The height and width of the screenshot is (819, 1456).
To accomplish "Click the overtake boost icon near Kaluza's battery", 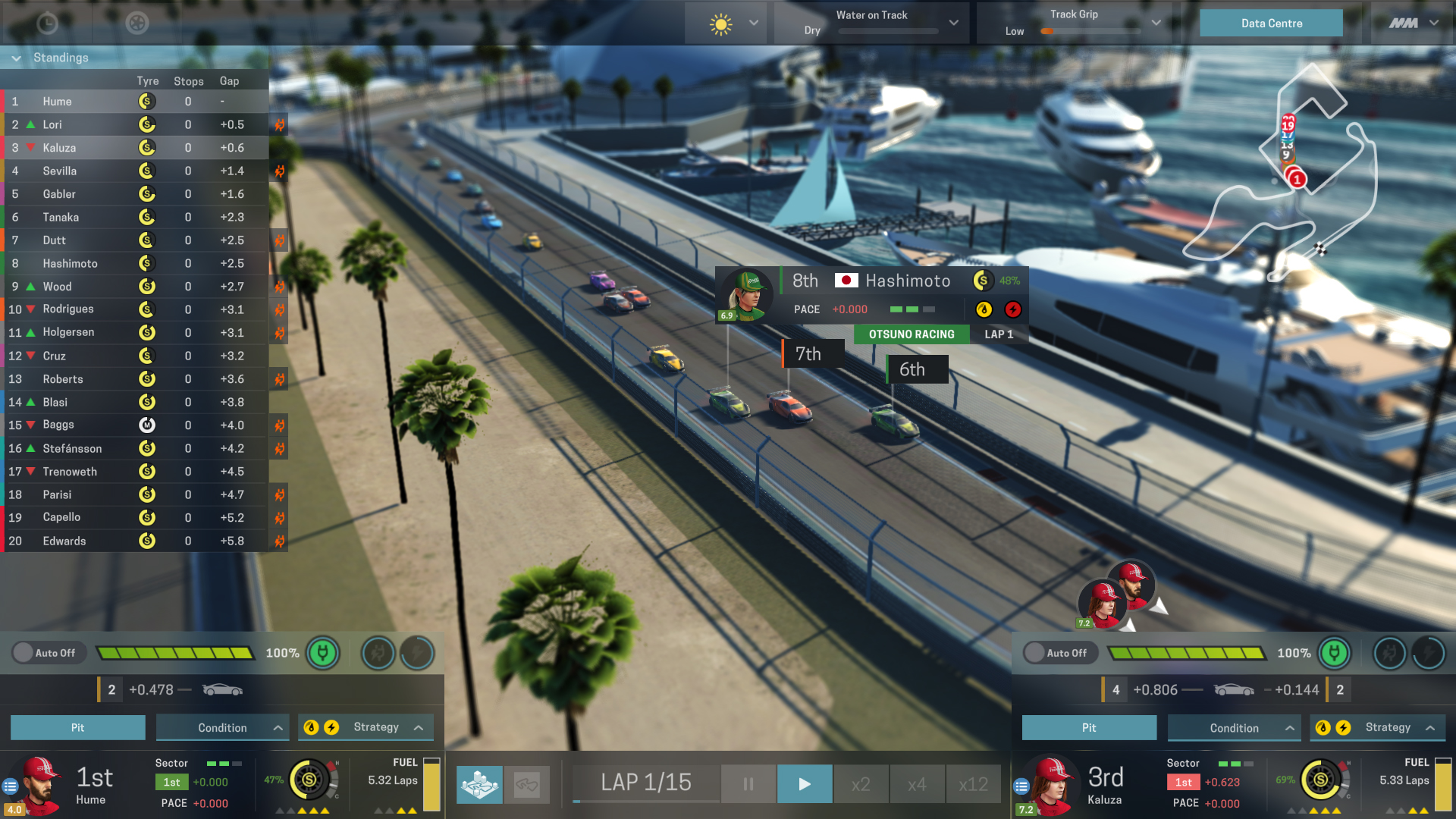I will (x=1429, y=653).
